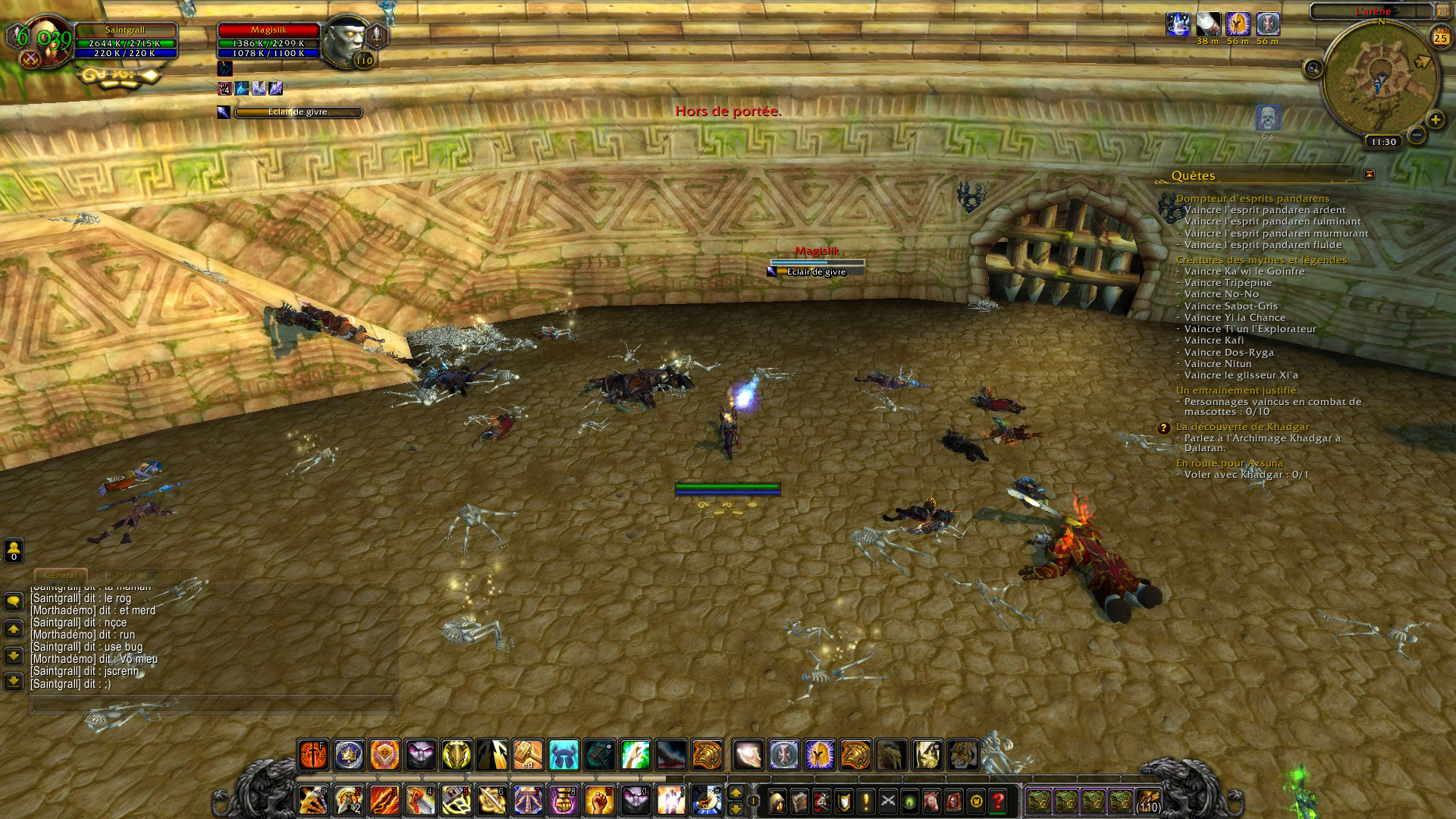This screenshot has width=1456, height=819.
Task: Open the calendar showing day 25
Action: tap(1440, 37)
